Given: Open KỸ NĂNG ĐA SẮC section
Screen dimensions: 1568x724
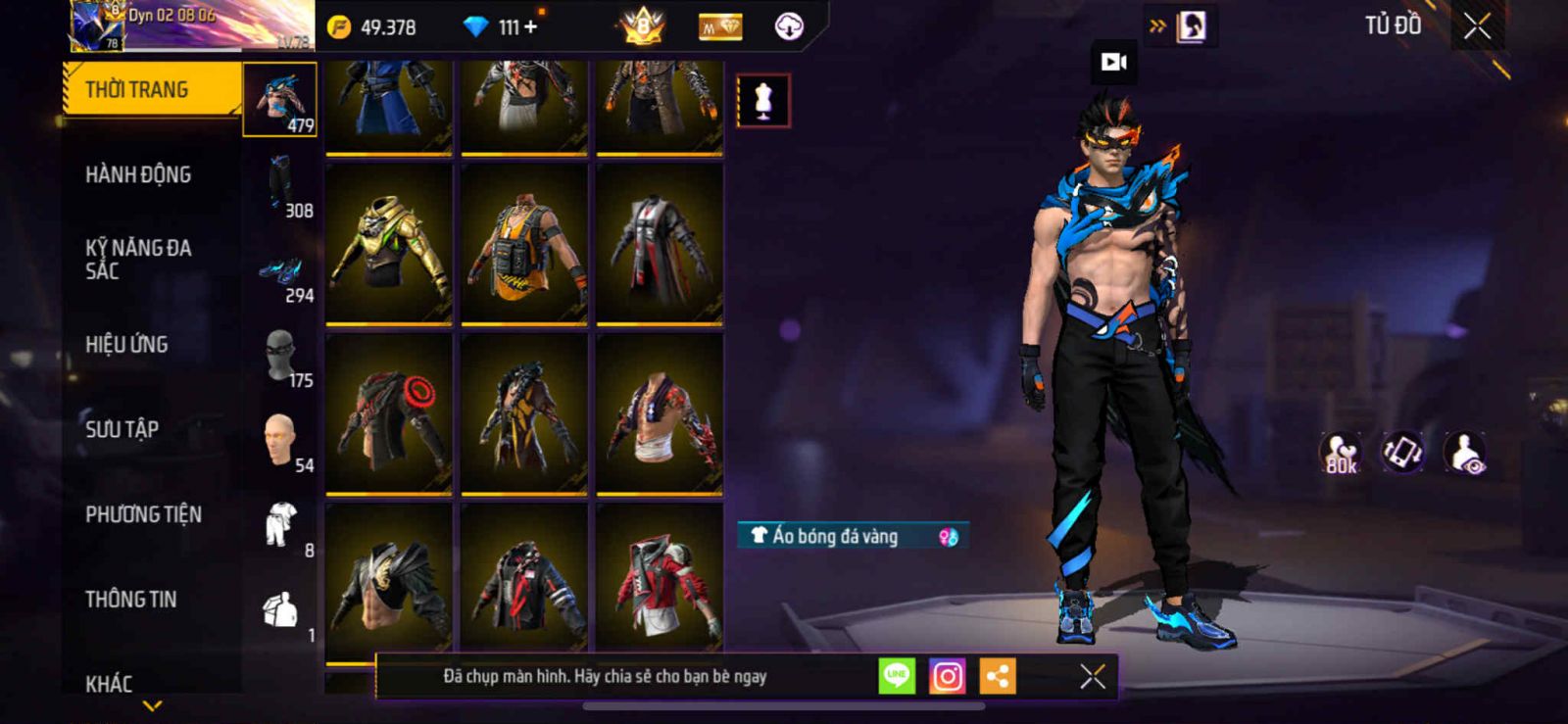Looking at the screenshot, I should 138,259.
